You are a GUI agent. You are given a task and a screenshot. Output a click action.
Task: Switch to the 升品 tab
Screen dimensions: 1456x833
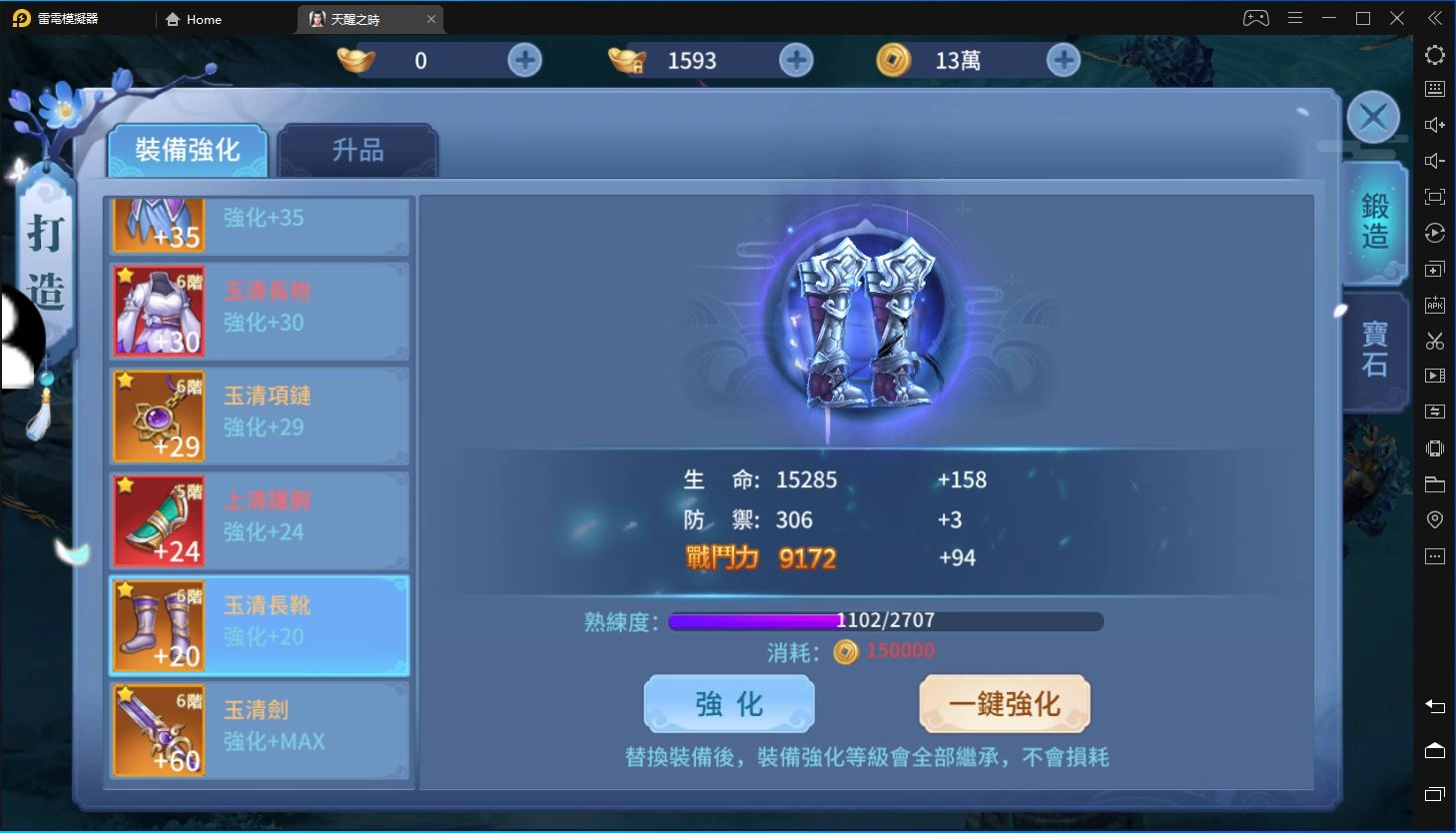click(x=359, y=148)
